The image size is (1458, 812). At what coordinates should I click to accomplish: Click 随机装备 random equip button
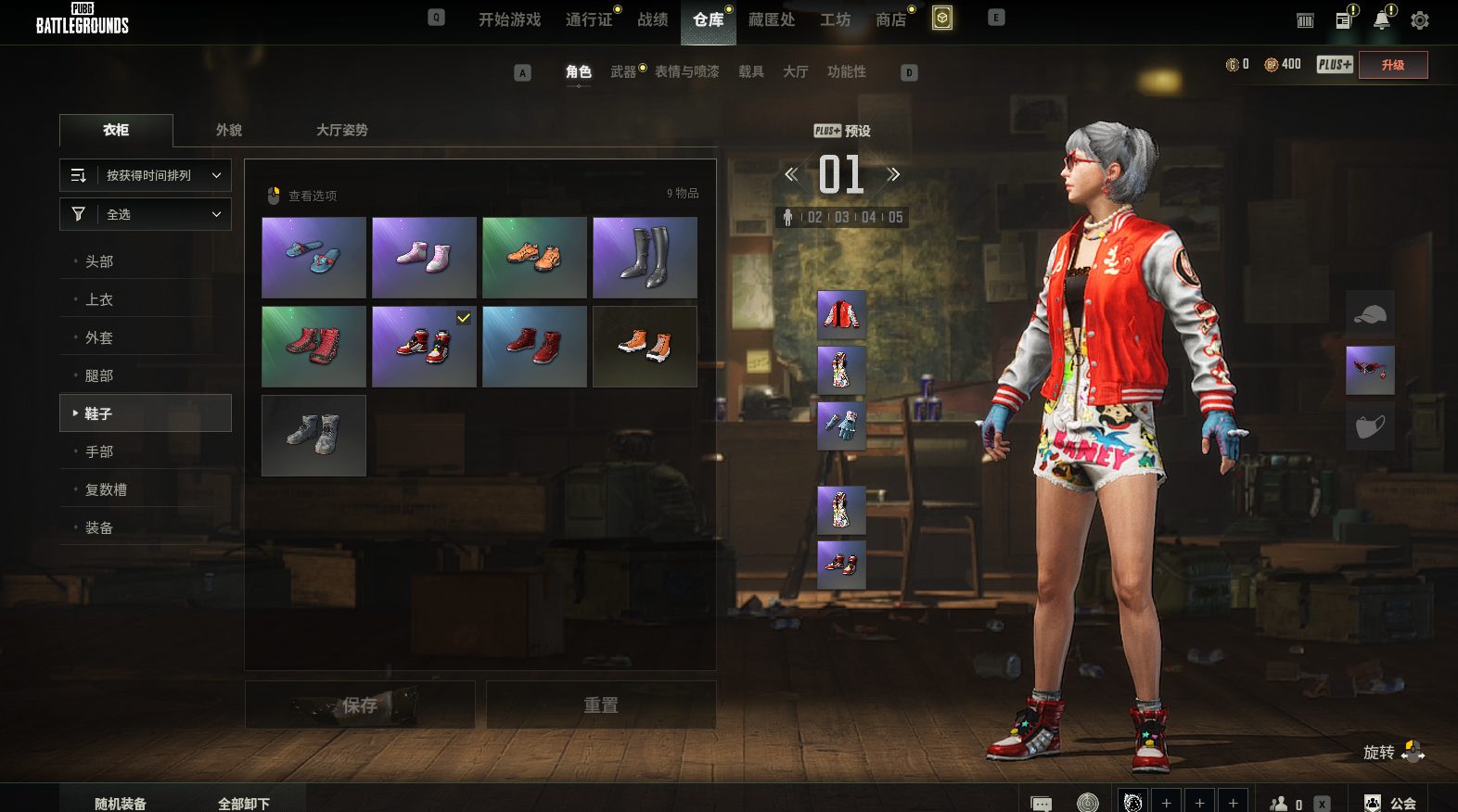click(x=121, y=803)
